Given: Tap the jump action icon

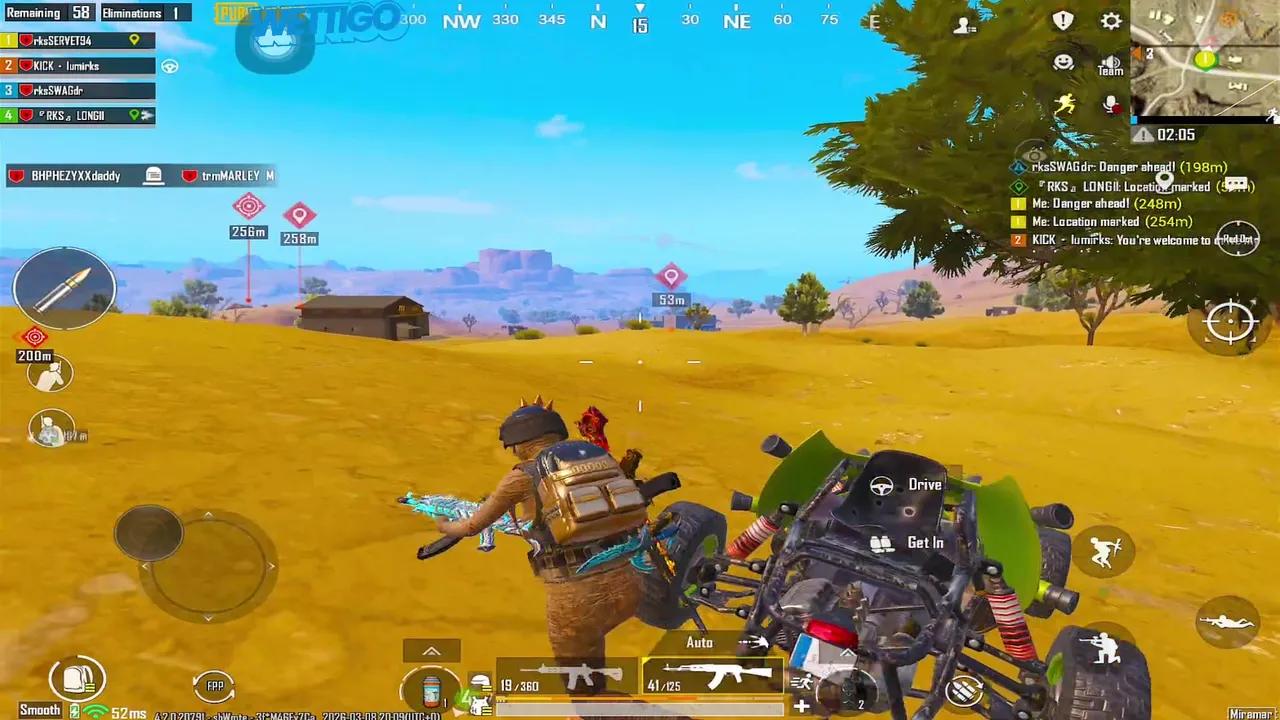Looking at the screenshot, I should [1103, 552].
